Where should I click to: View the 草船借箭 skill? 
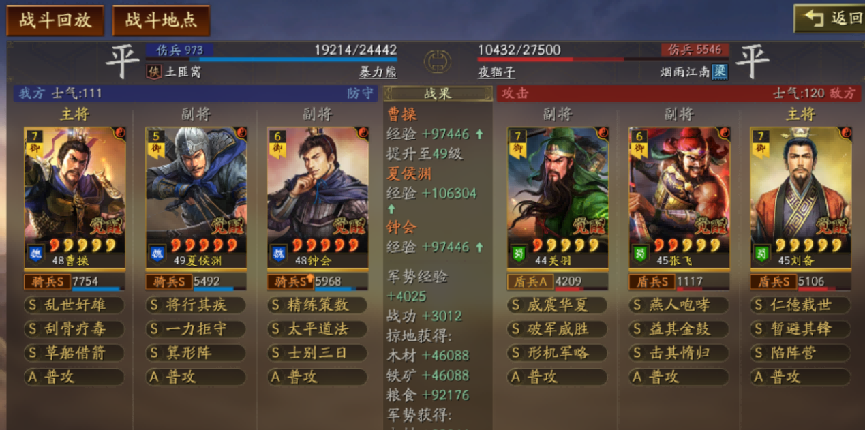[75, 353]
